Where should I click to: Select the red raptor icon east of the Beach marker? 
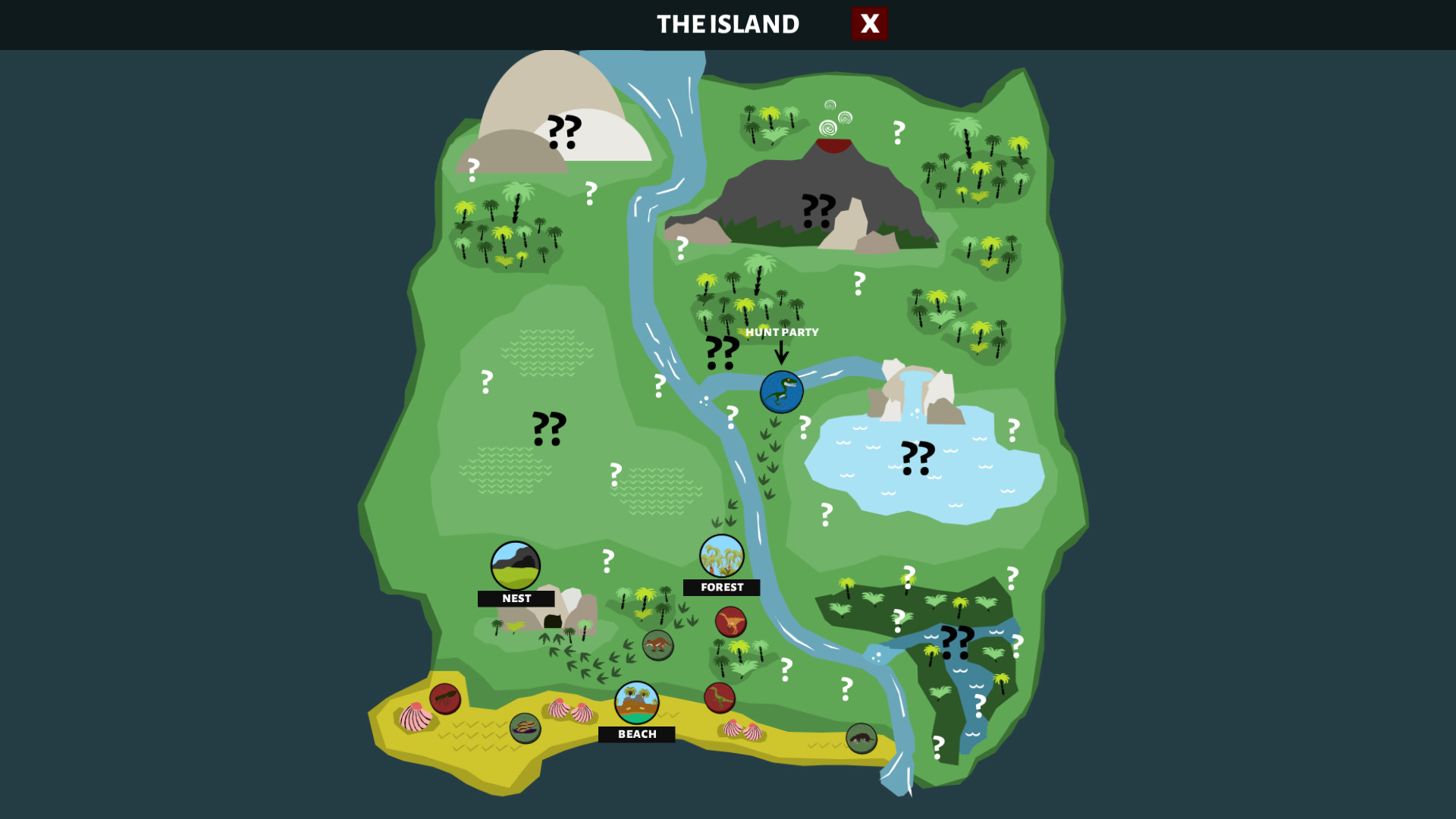coord(720,698)
